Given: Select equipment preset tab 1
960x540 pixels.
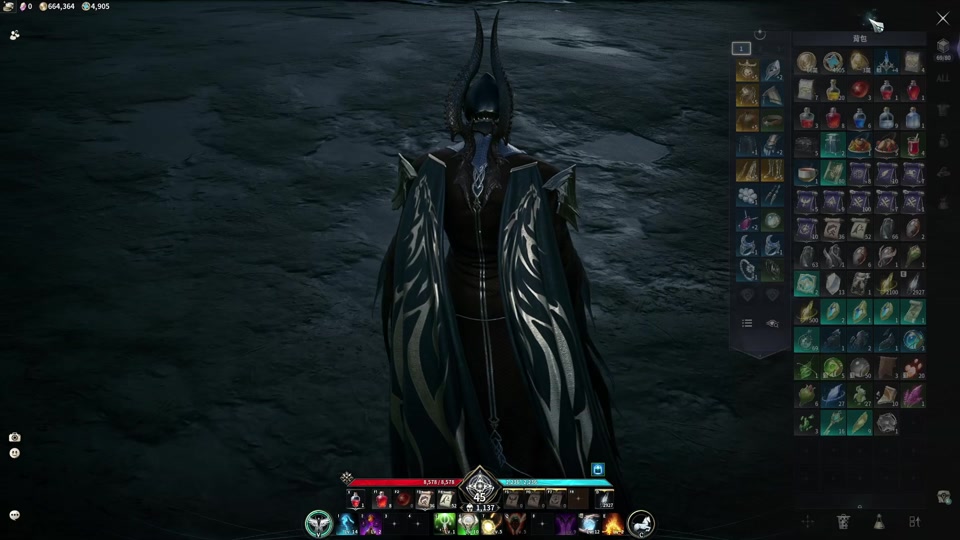Looking at the screenshot, I should click(741, 48).
